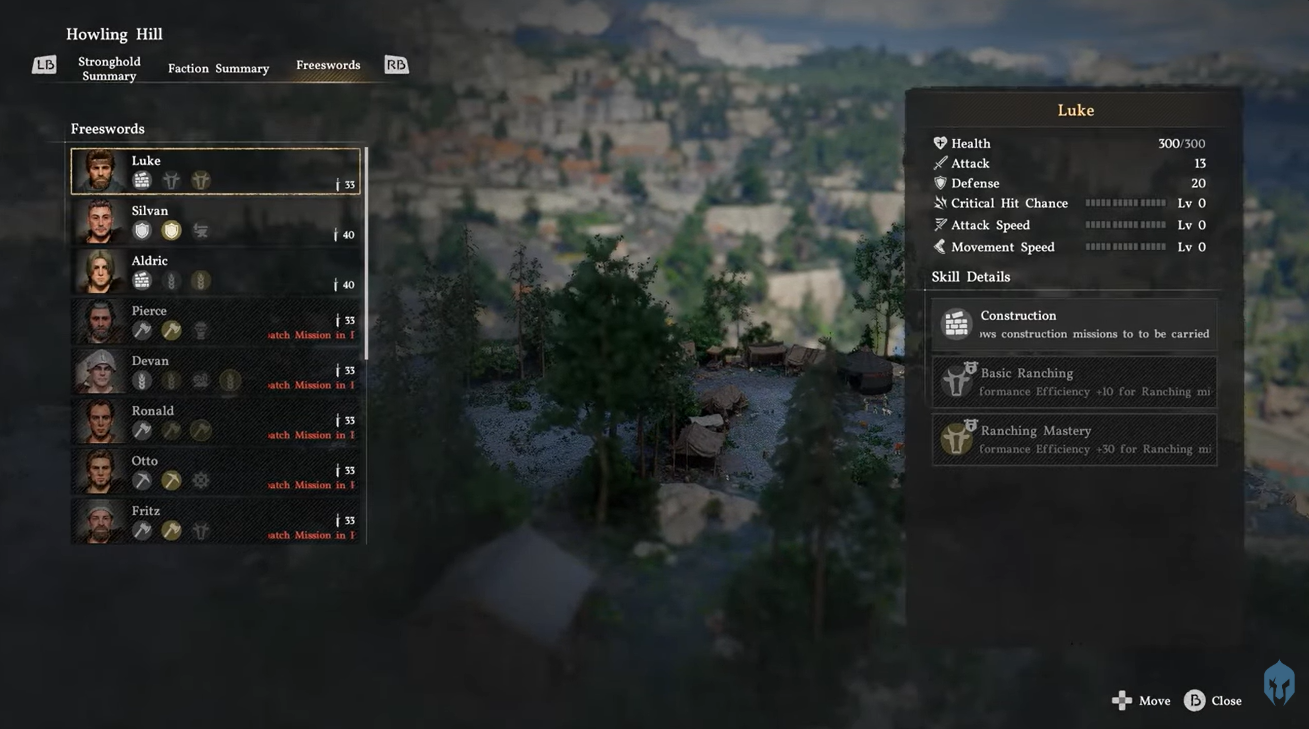Highlight Devan in the Freeswords list
Viewport: 1309px width, 729px height.
[216, 371]
